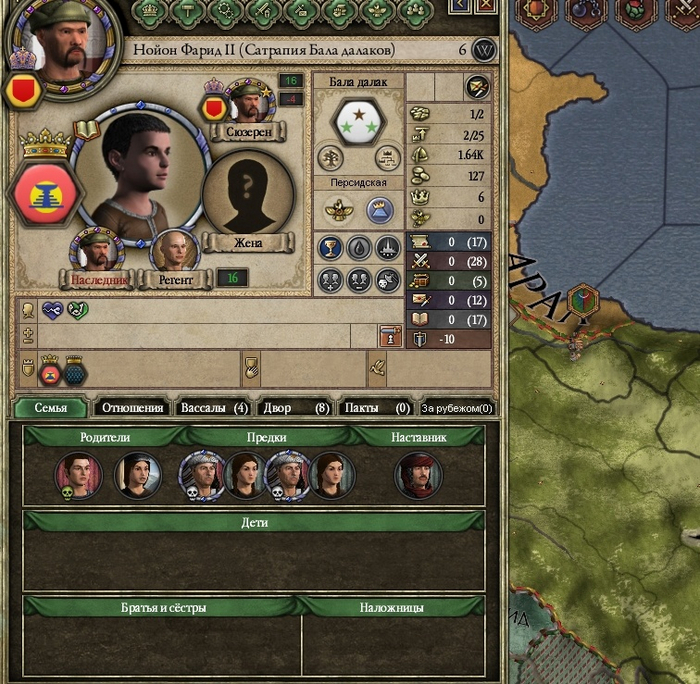Image resolution: width=700 pixels, height=684 pixels.
Task: Click the Бала далак hexagonal shield
Action: [x=359, y=122]
